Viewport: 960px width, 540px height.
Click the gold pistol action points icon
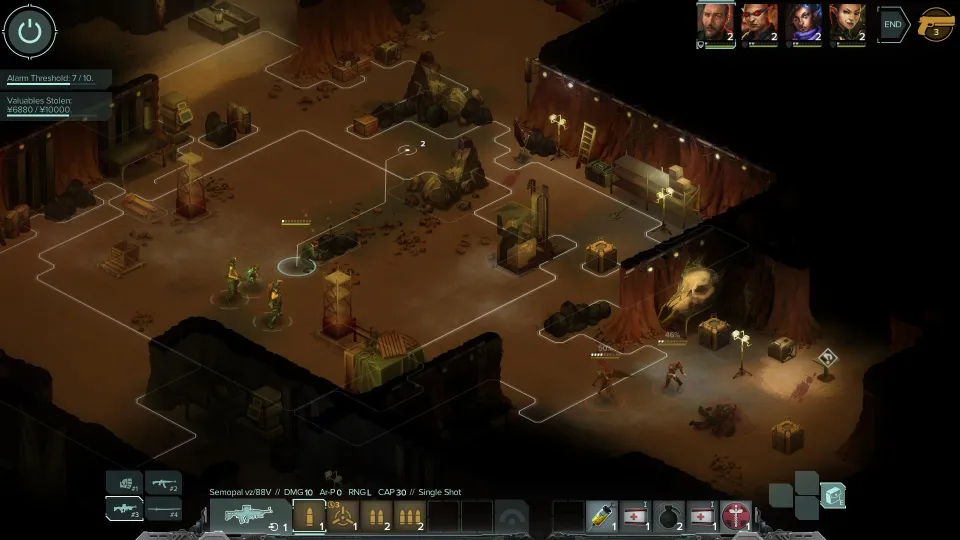pos(936,24)
